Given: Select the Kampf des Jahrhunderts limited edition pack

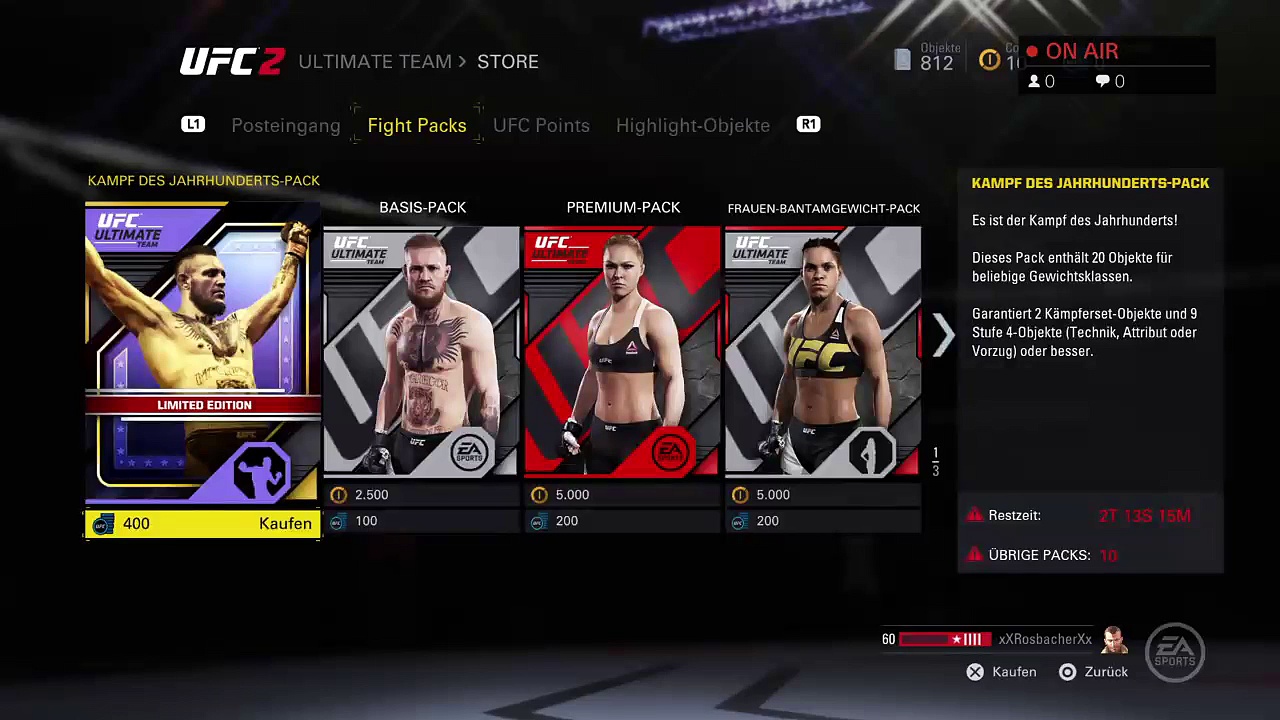Looking at the screenshot, I should [203, 350].
